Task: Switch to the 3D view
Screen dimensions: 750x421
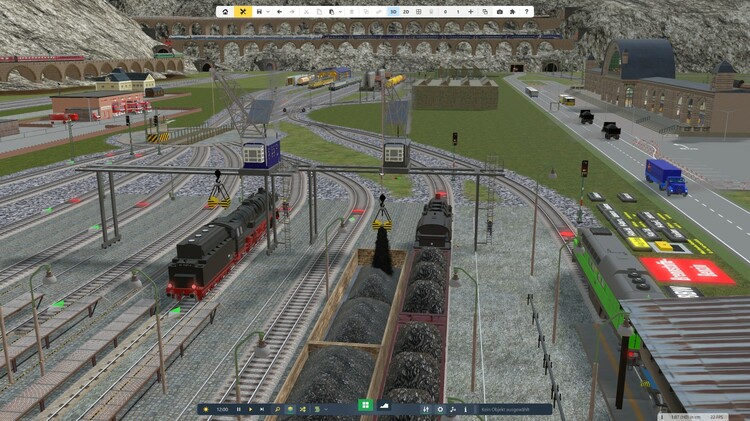Action: click(x=393, y=12)
